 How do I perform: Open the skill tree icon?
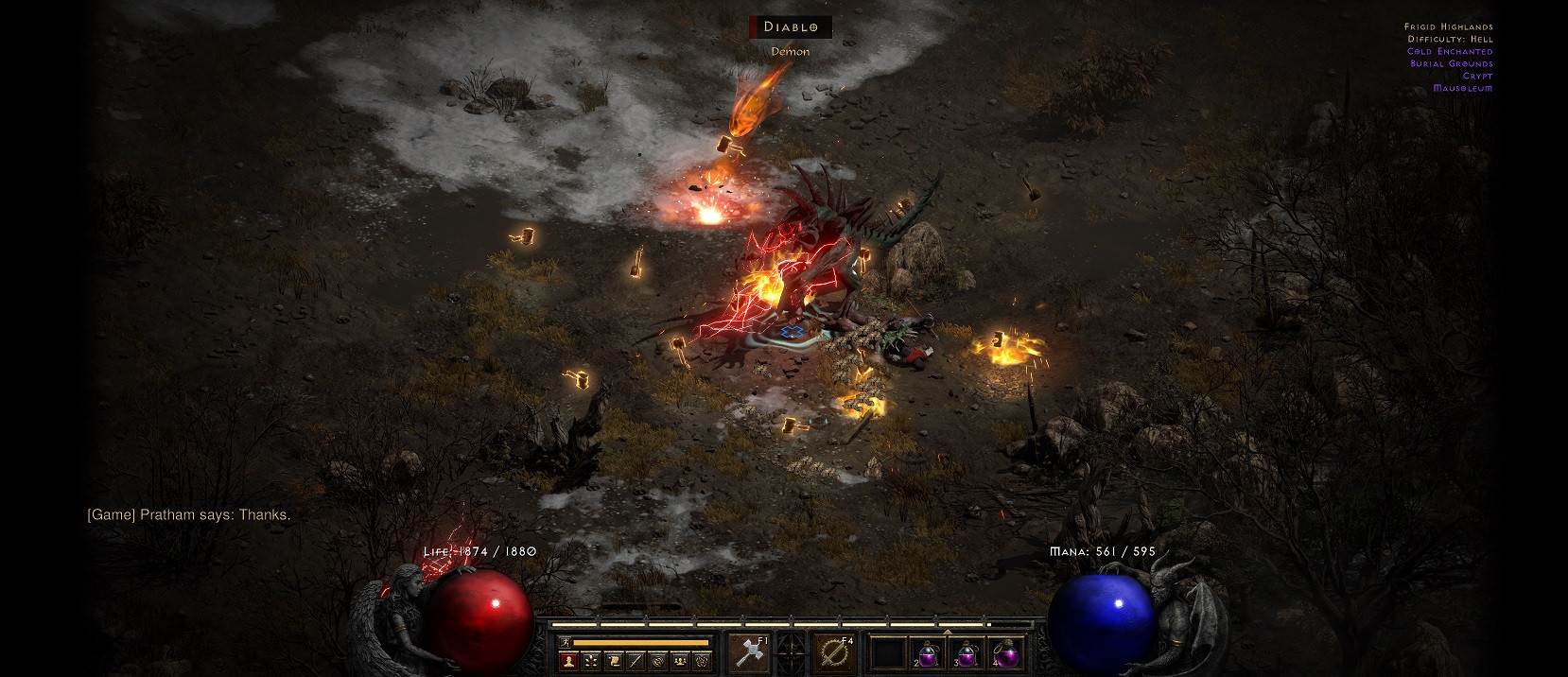tap(590, 661)
